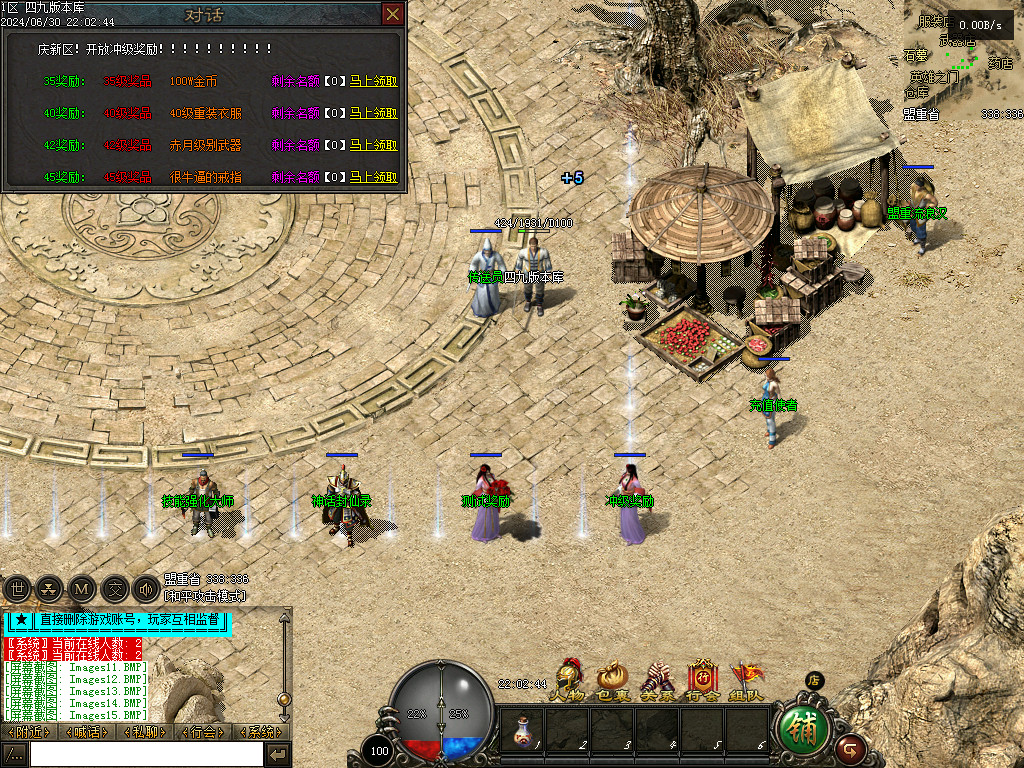Claim the level 45 ring reward

tap(373, 177)
